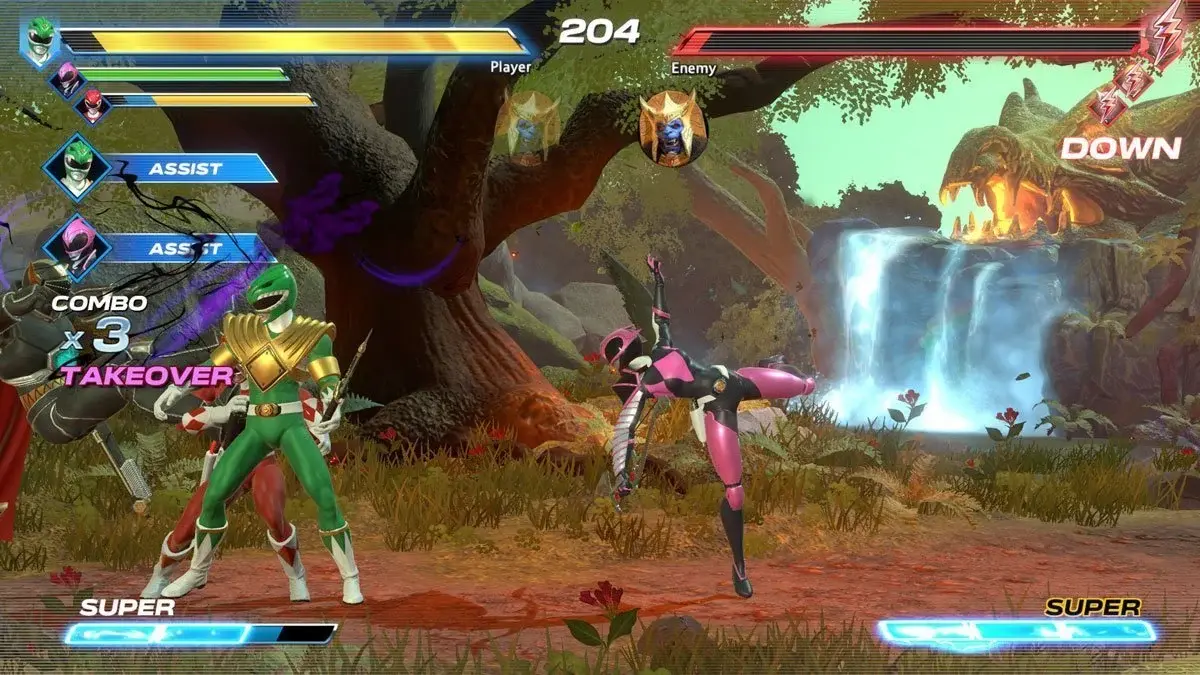Click the bright Goldar enemy portrait
Viewport: 1200px width, 675px height.
pyautogui.click(x=673, y=128)
